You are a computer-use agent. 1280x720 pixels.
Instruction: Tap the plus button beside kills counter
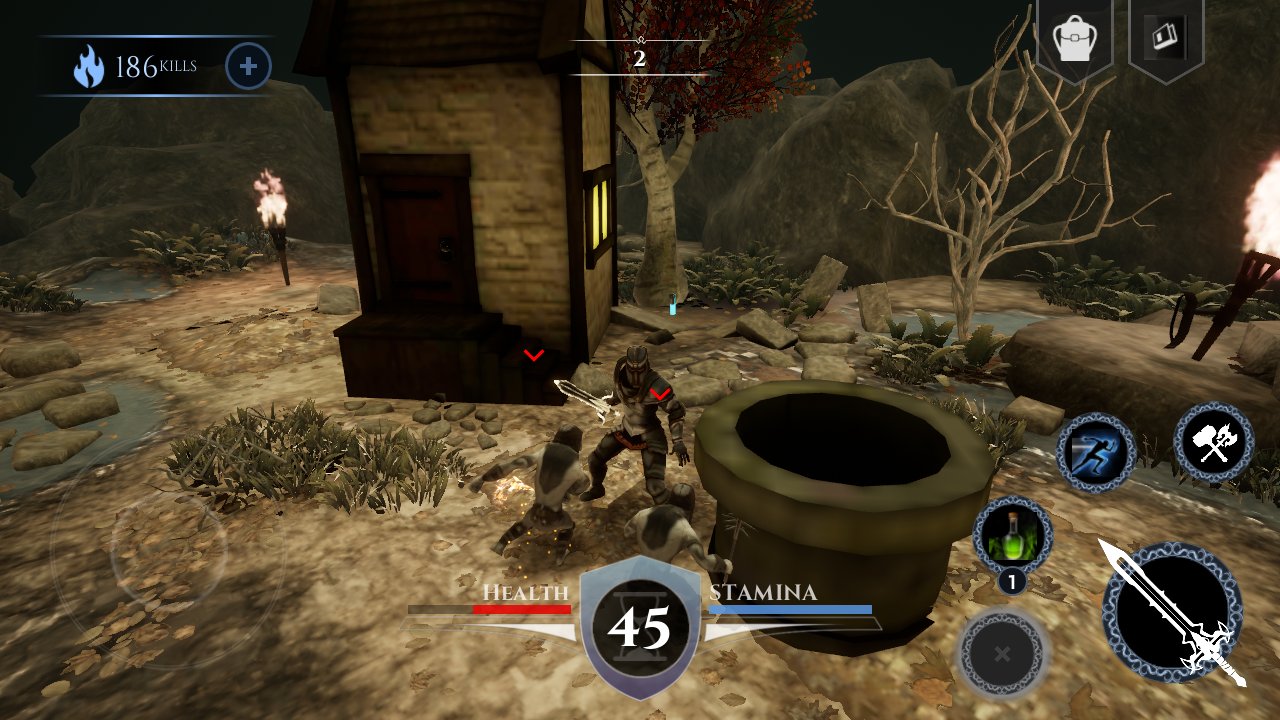point(248,67)
